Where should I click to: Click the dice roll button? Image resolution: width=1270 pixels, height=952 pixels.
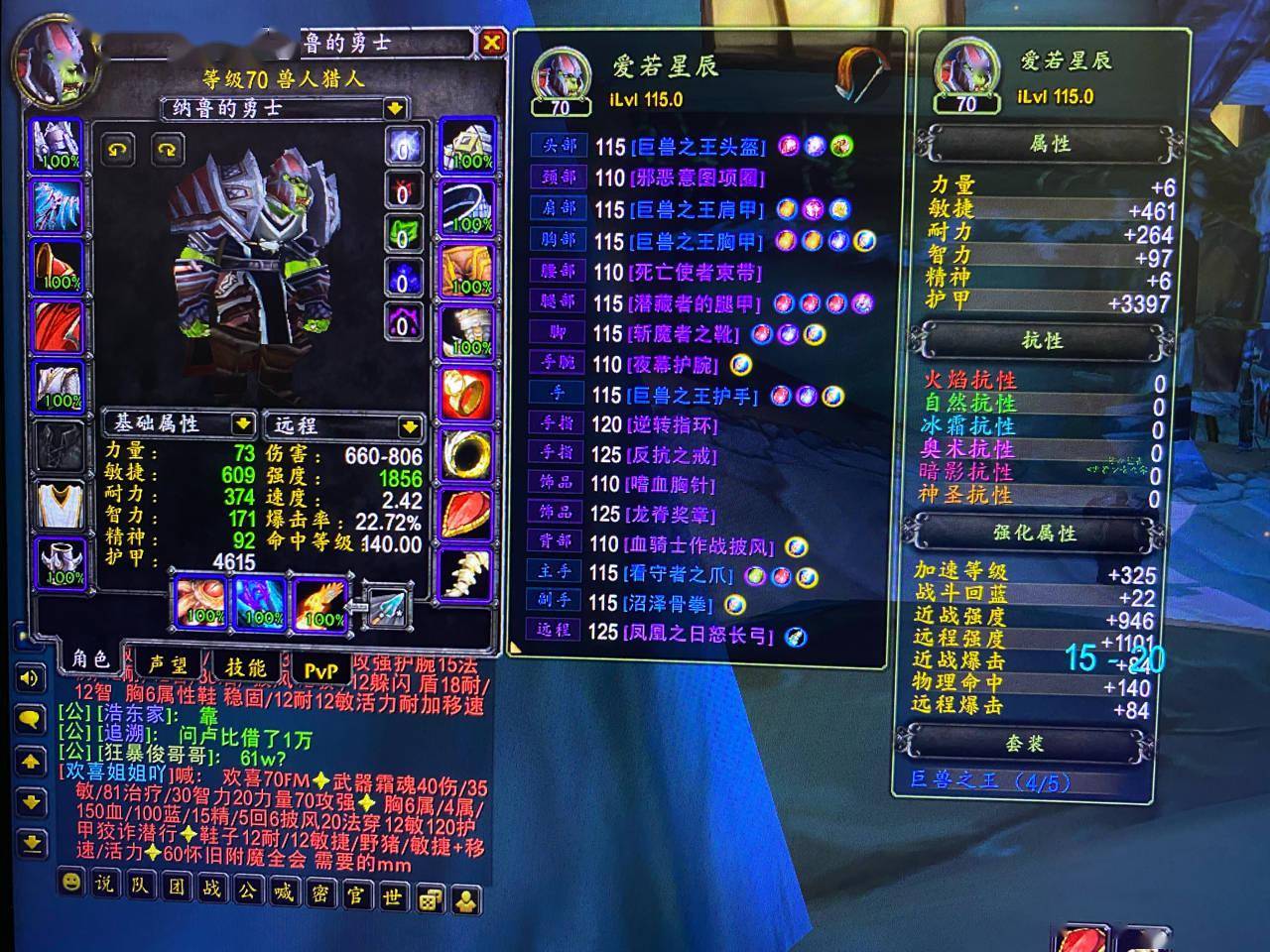[x=429, y=898]
